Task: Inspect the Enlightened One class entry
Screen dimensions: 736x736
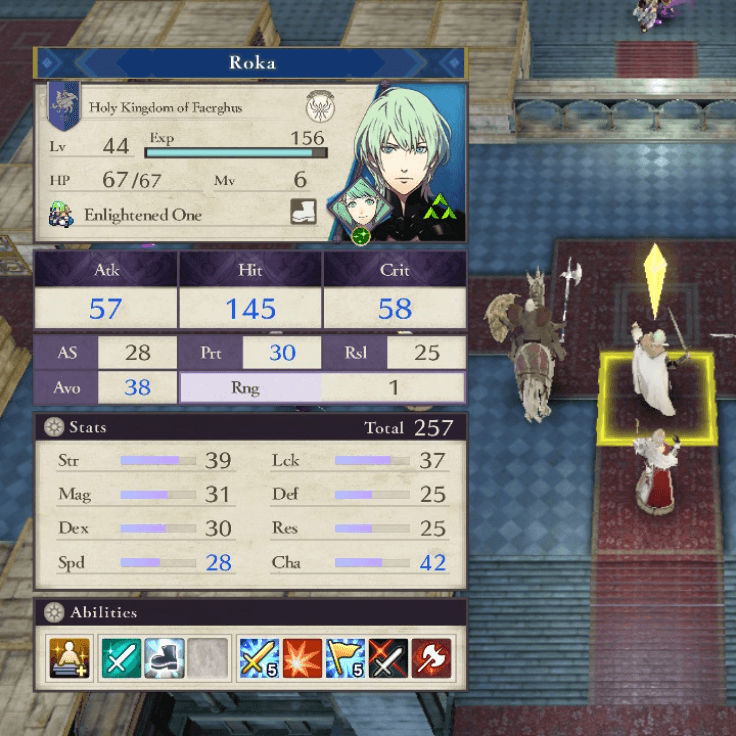Action: (142, 215)
